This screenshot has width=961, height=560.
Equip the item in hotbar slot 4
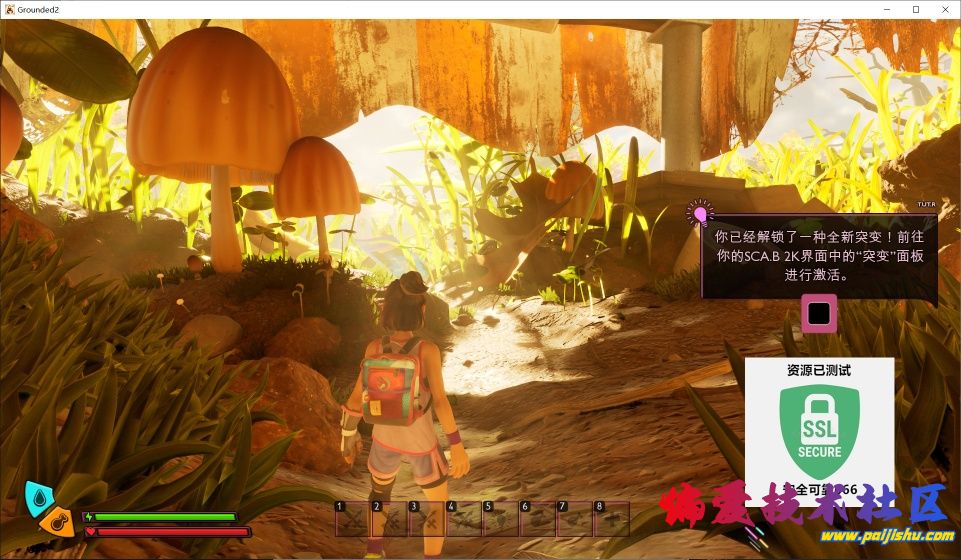(463, 519)
